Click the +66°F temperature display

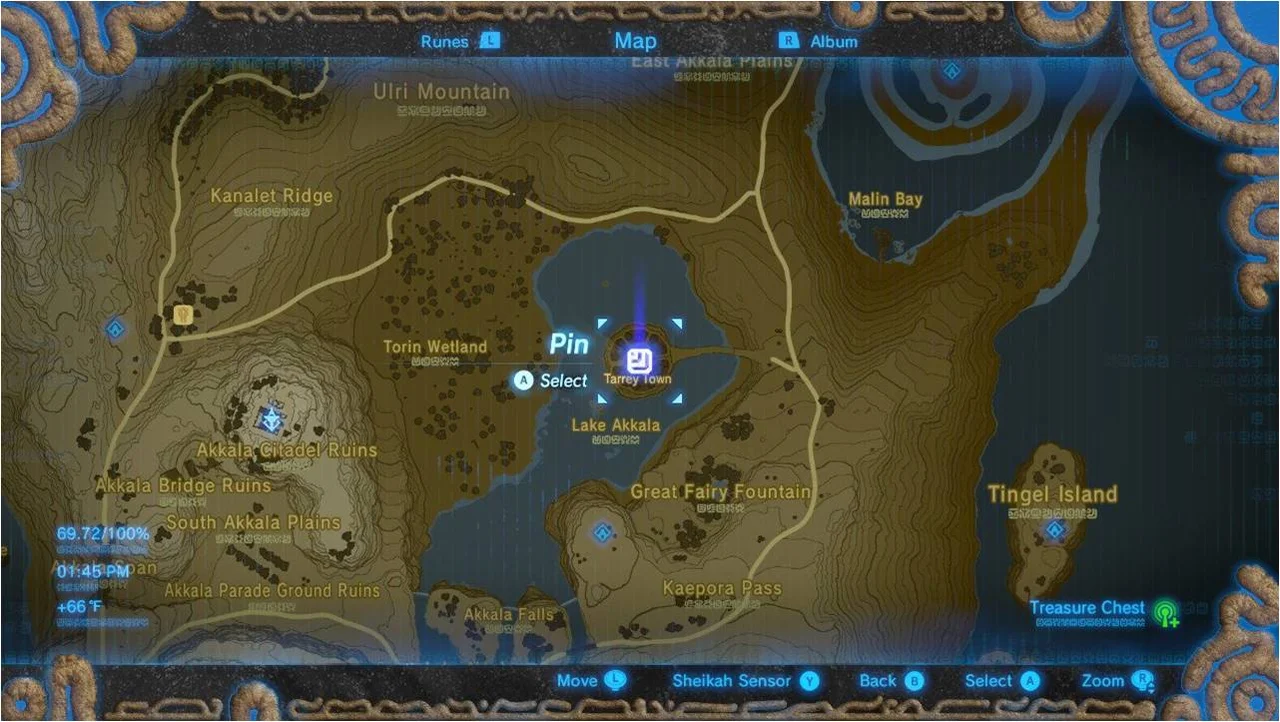click(x=77, y=604)
